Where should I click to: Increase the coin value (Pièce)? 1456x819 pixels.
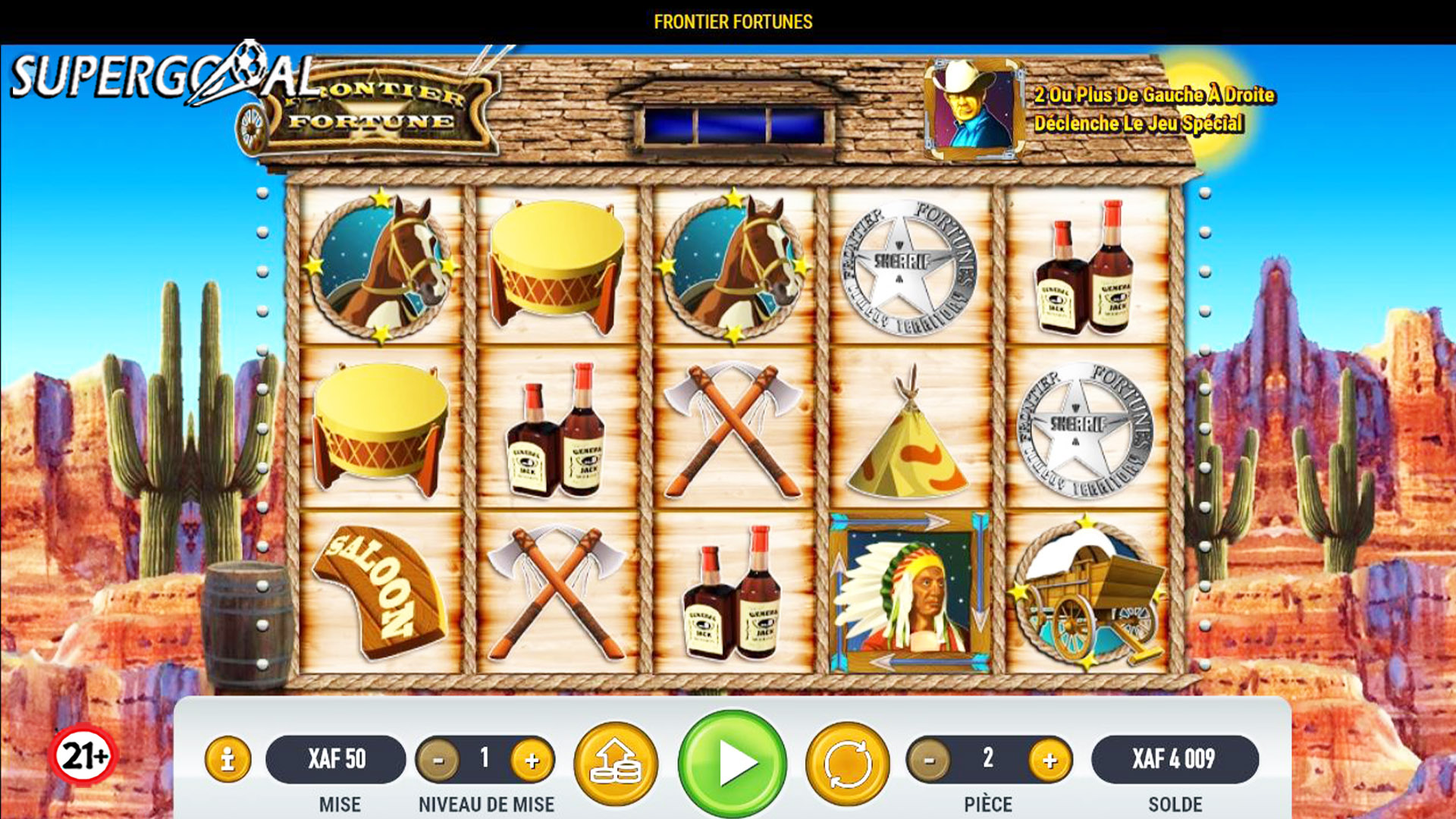[1050, 760]
